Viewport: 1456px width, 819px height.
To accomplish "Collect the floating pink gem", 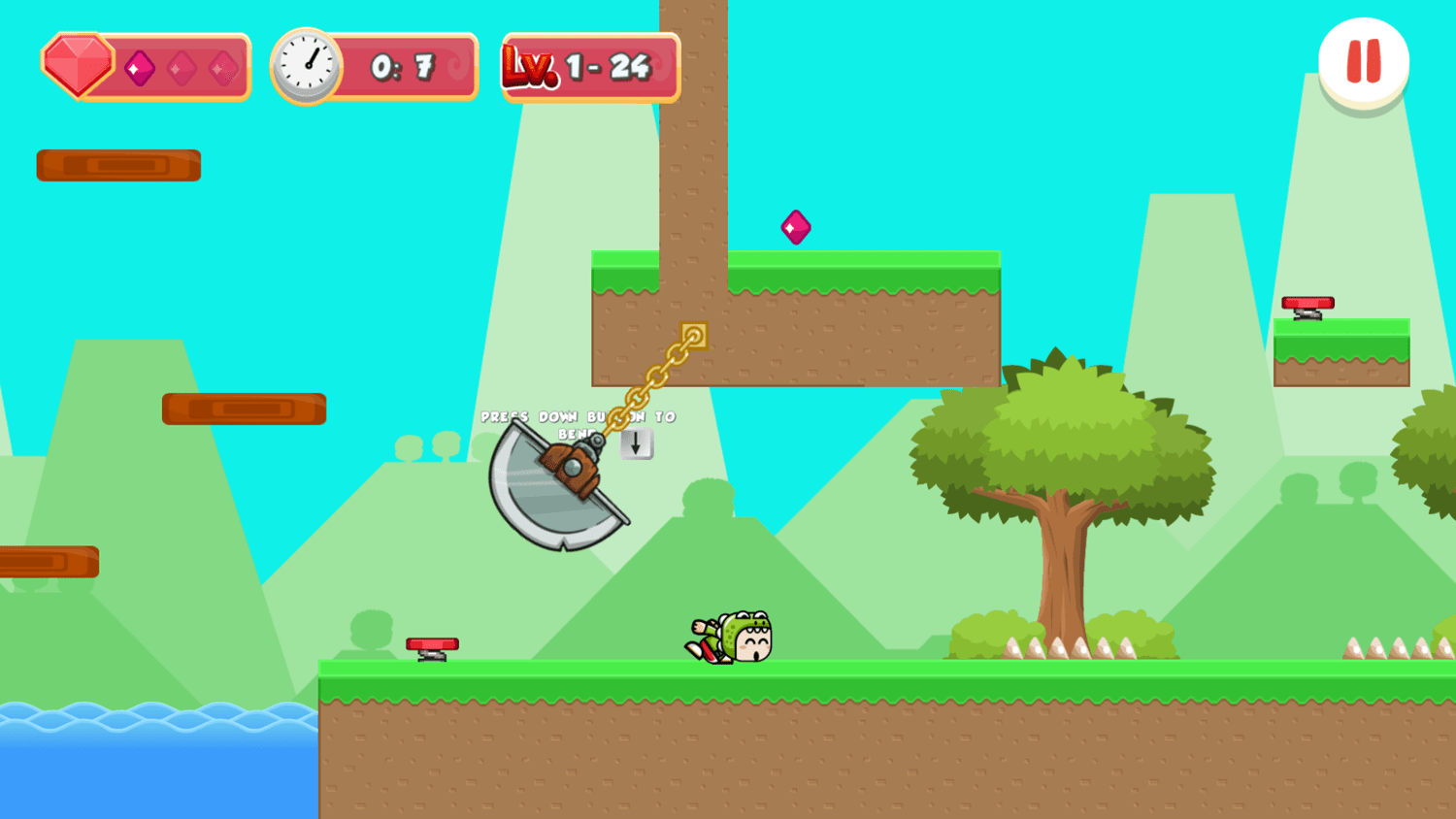I will coord(796,227).
